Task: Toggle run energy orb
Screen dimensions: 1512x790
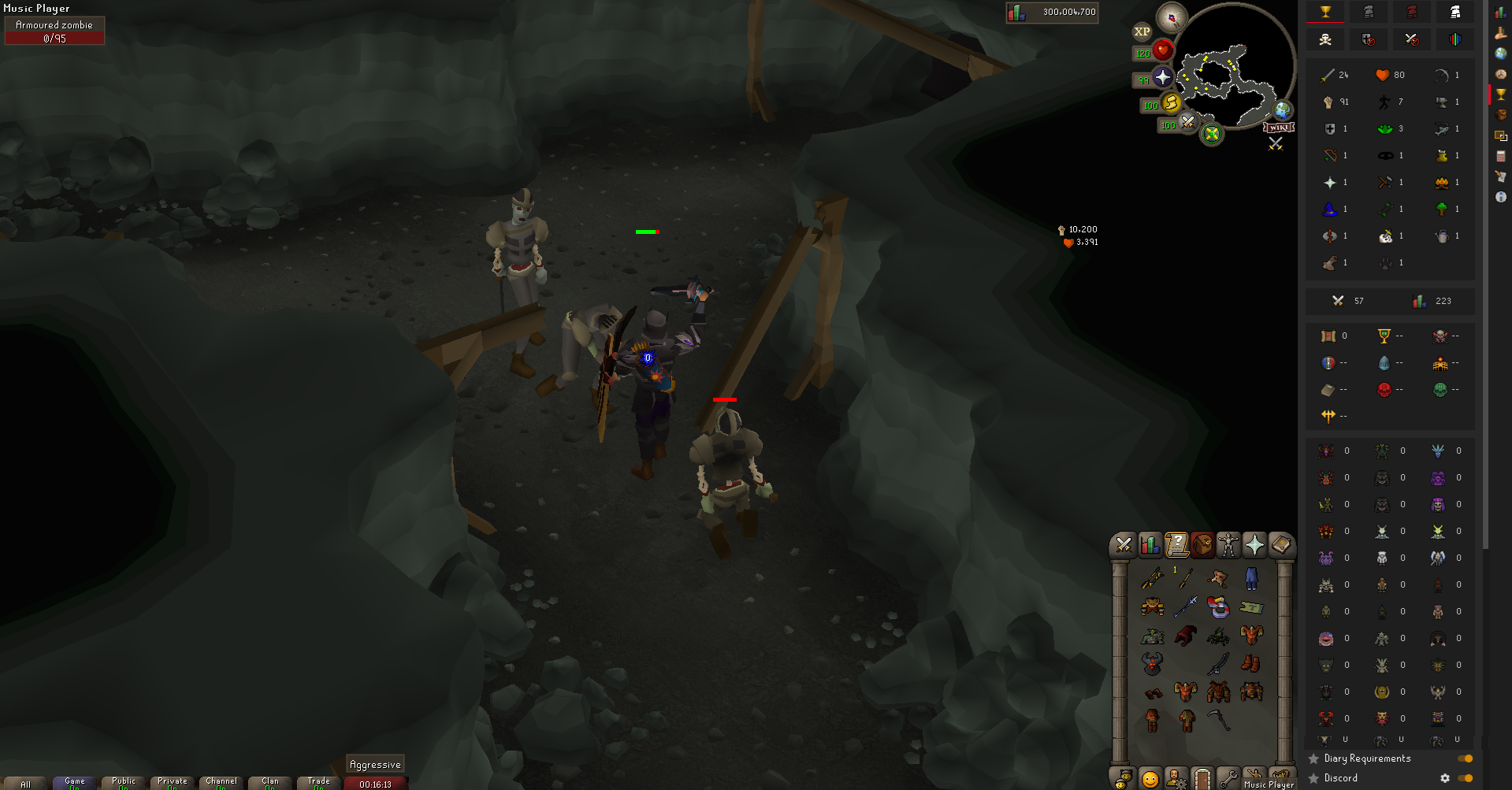Action: tap(1171, 103)
